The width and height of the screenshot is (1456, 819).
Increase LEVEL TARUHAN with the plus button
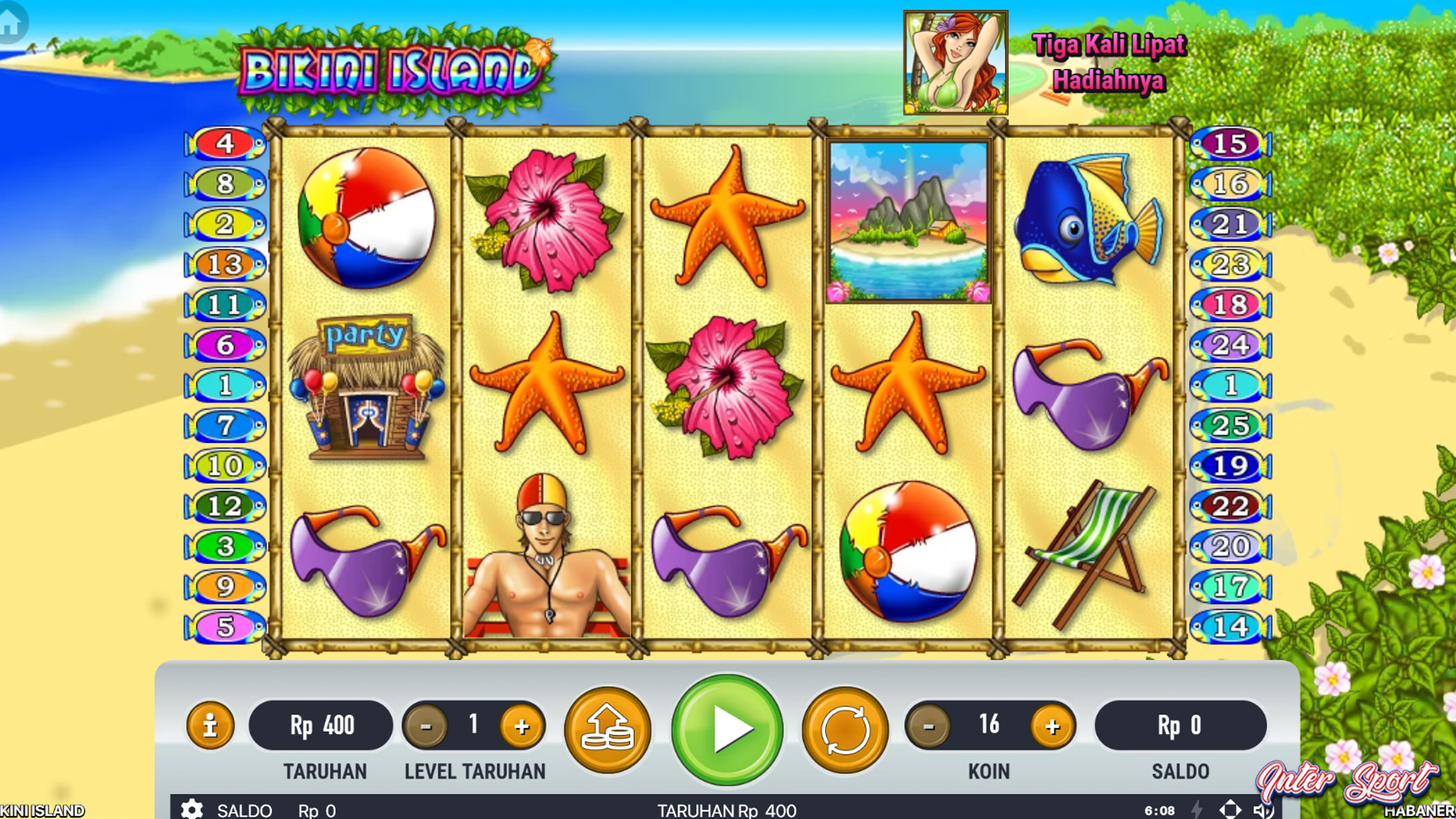point(521,726)
